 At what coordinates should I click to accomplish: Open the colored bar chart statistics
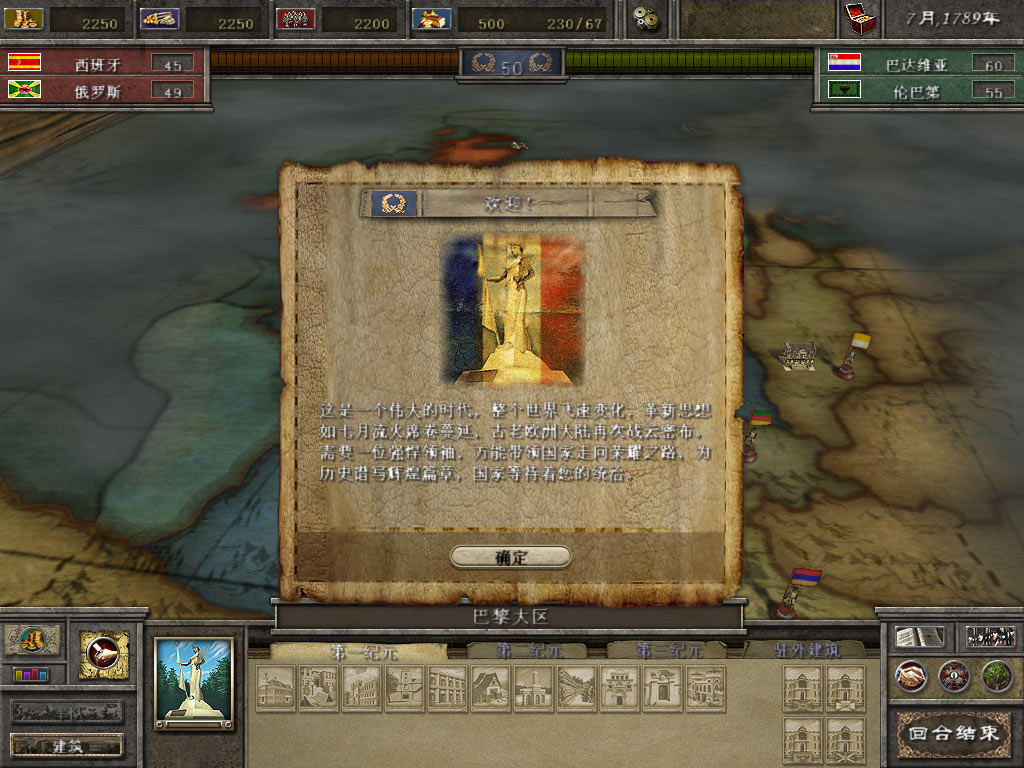tap(31, 674)
